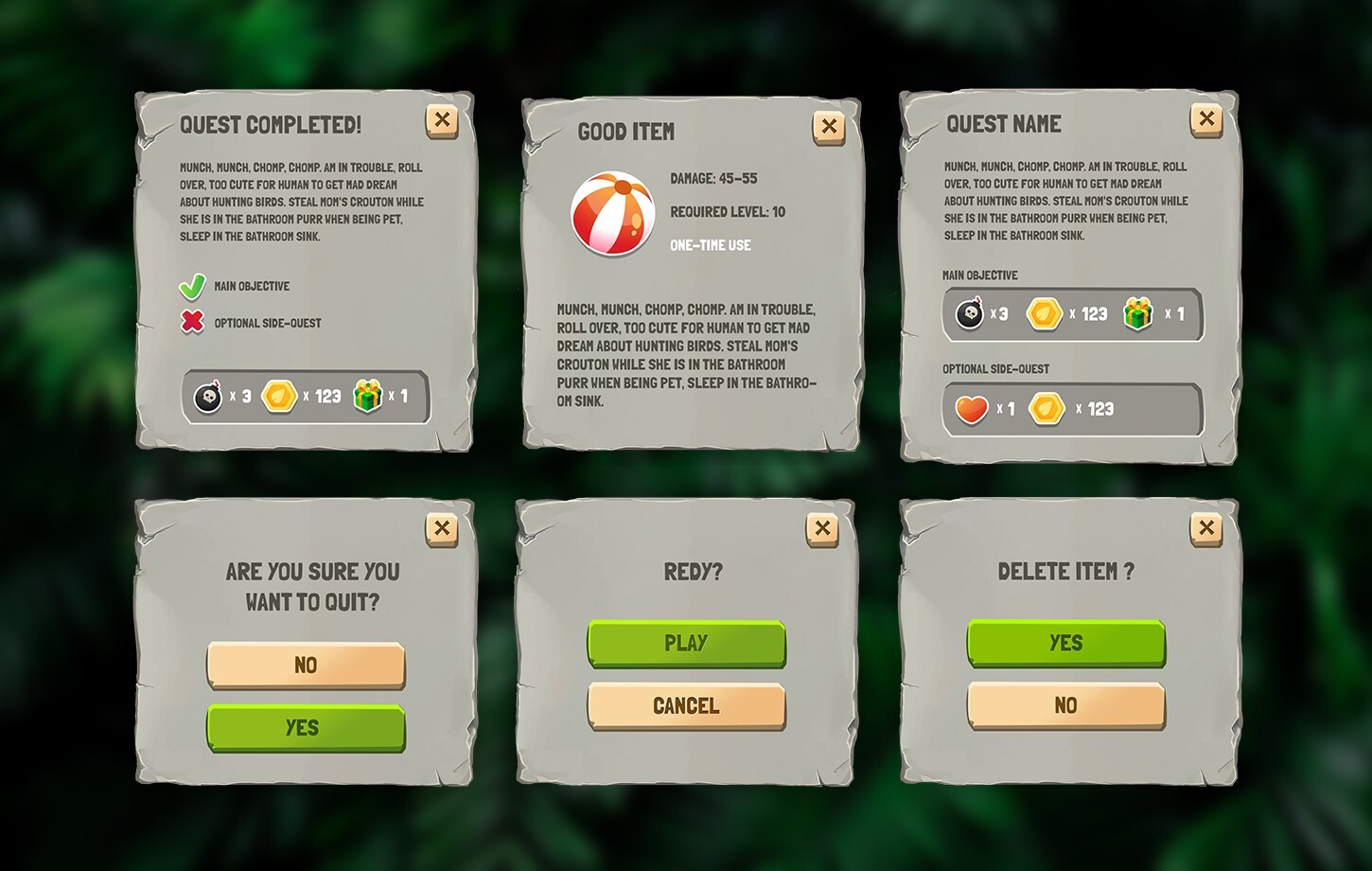
Task: Select the heart icon in Optional Side-Quest
Action: coord(972,408)
